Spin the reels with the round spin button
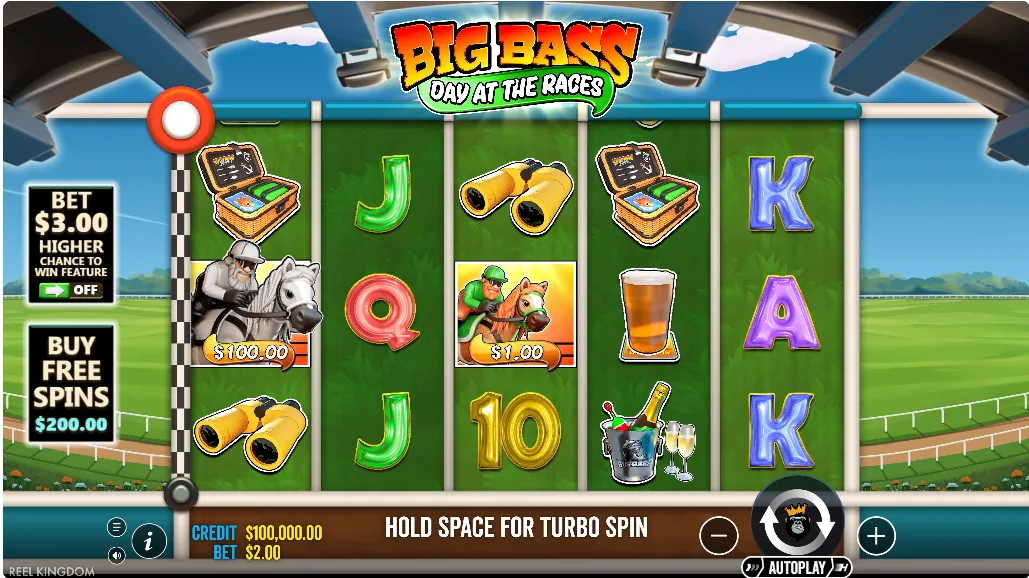This screenshot has height=578, width=1029. tap(797, 522)
